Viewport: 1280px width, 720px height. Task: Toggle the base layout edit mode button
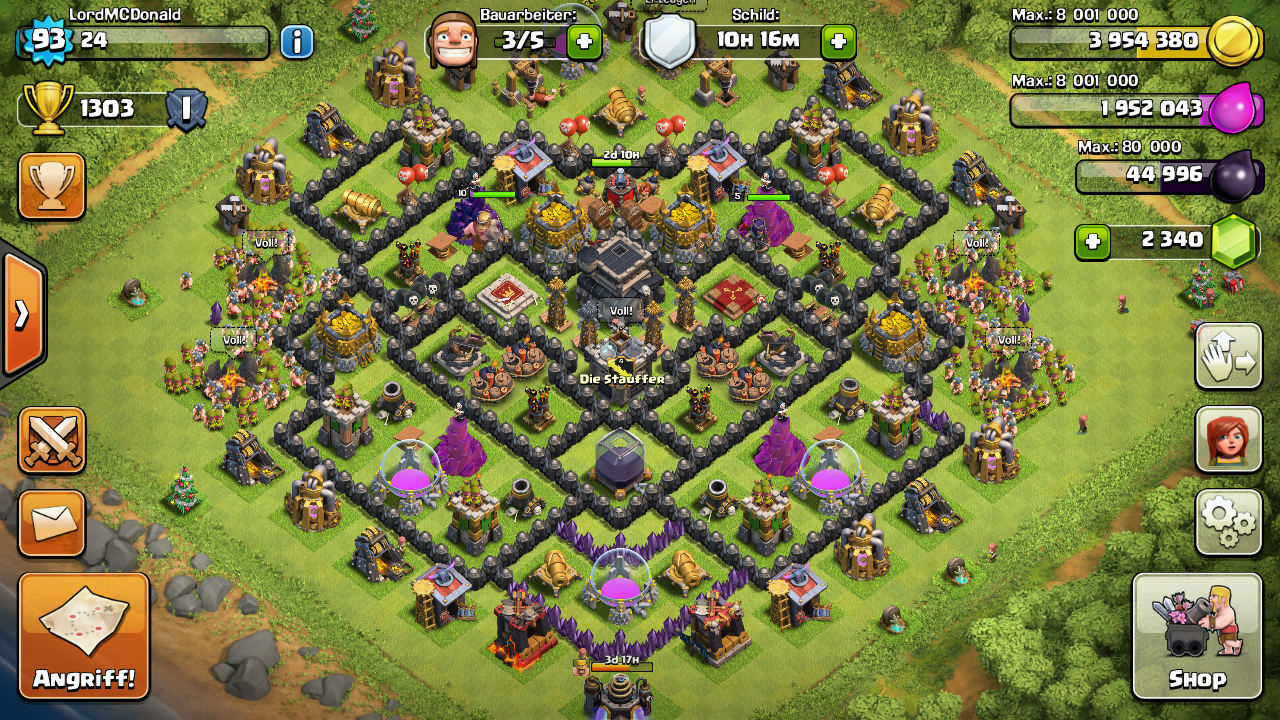click(1228, 357)
